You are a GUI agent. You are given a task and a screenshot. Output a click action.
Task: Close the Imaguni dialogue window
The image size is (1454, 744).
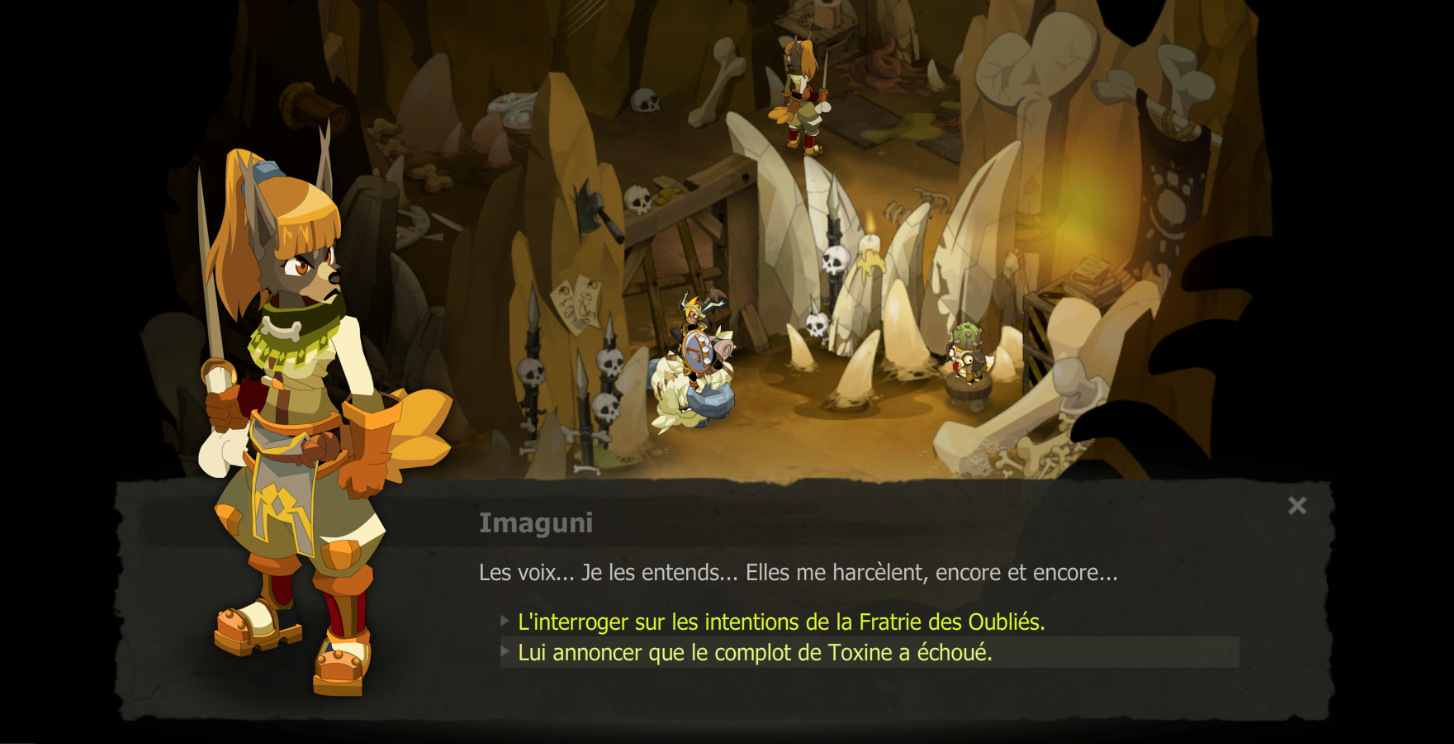(1297, 506)
